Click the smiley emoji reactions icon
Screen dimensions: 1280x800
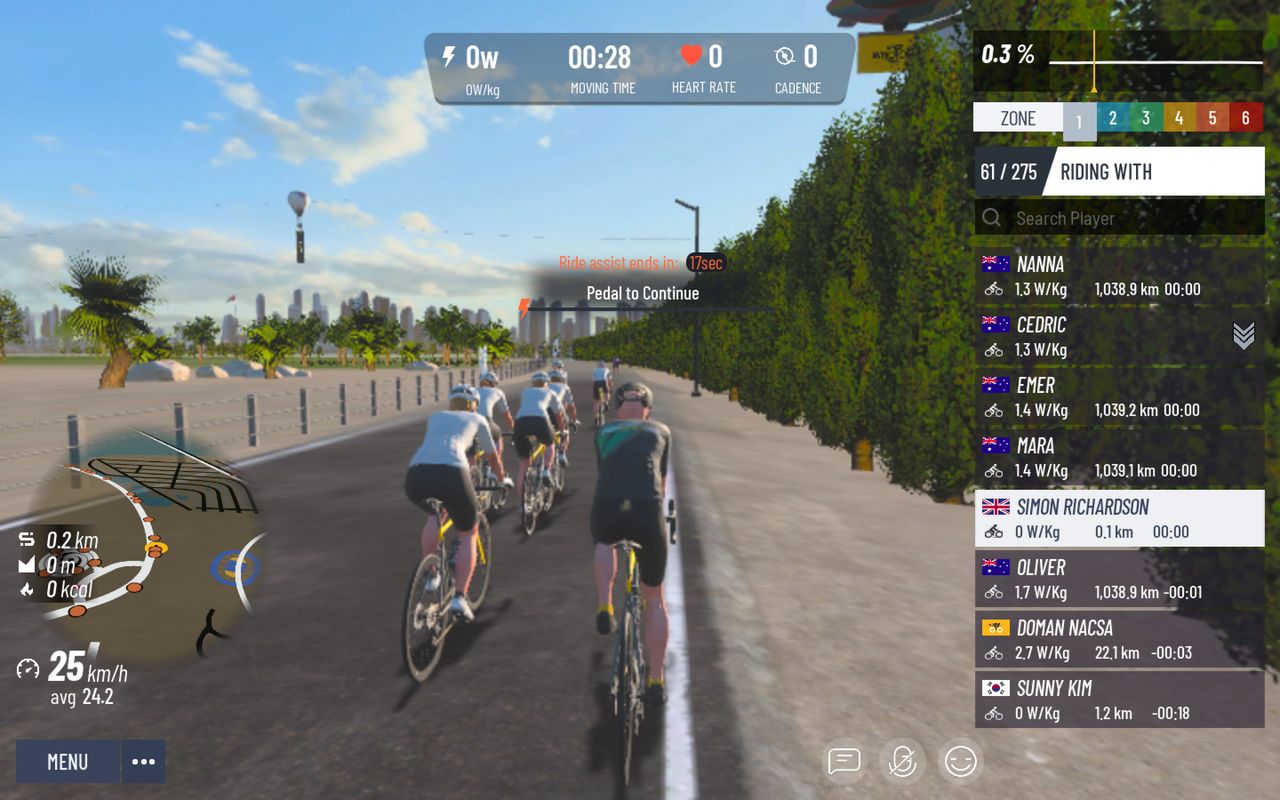pos(959,760)
